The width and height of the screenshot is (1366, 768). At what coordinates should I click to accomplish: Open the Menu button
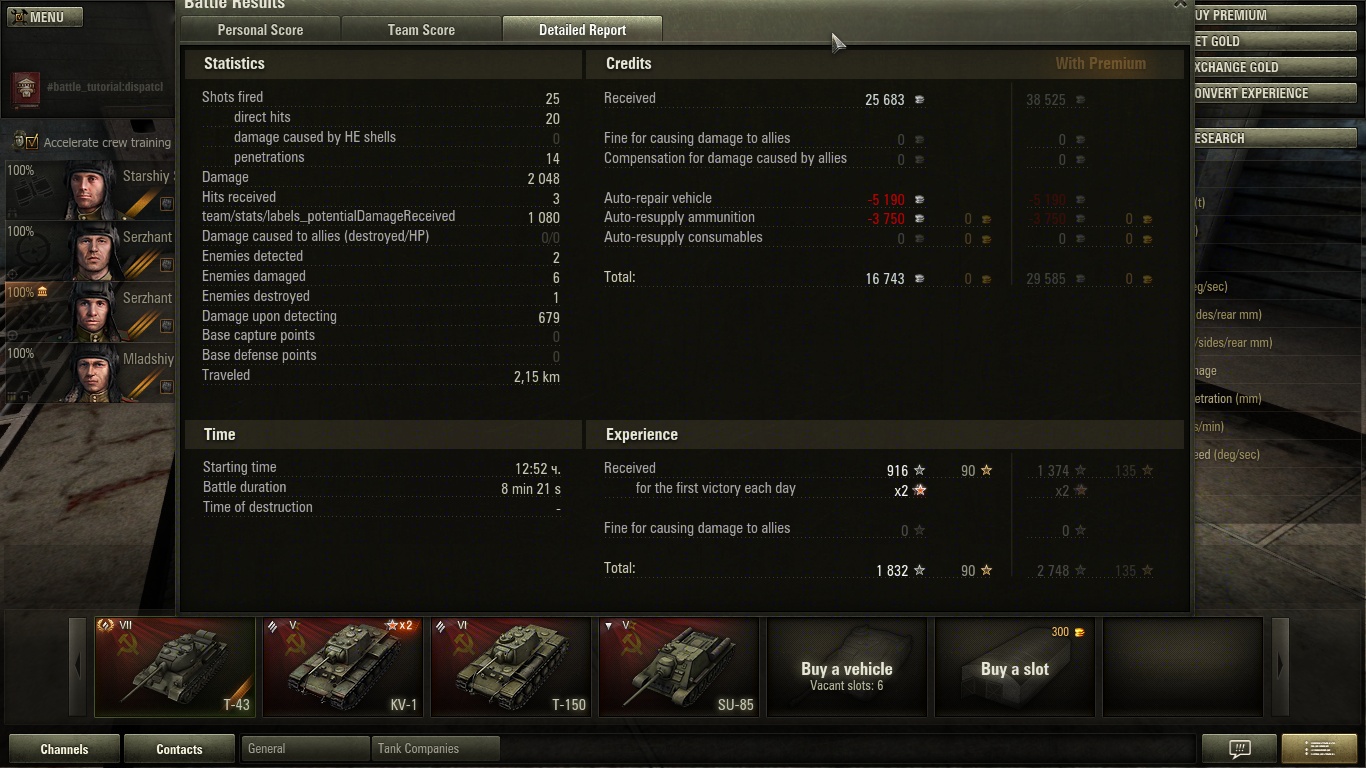tap(45, 17)
